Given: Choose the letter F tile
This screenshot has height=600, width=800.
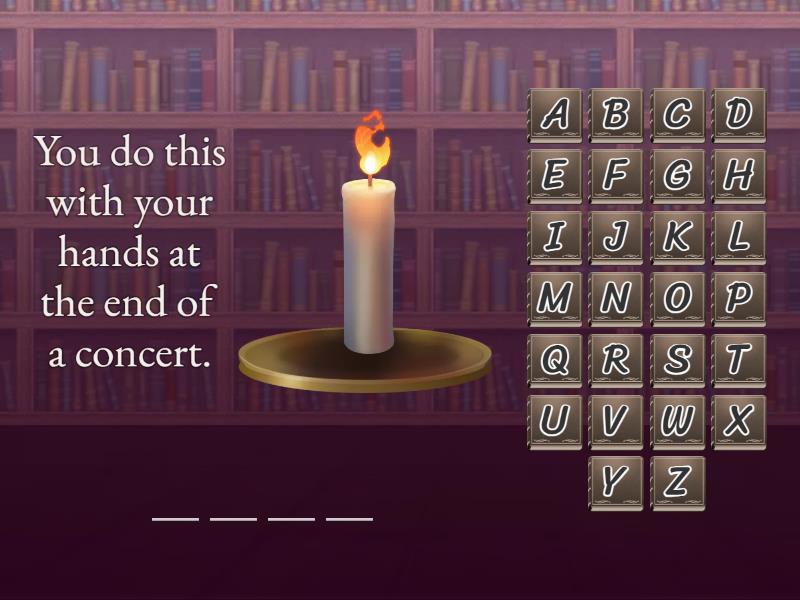Looking at the screenshot, I should [x=616, y=176].
